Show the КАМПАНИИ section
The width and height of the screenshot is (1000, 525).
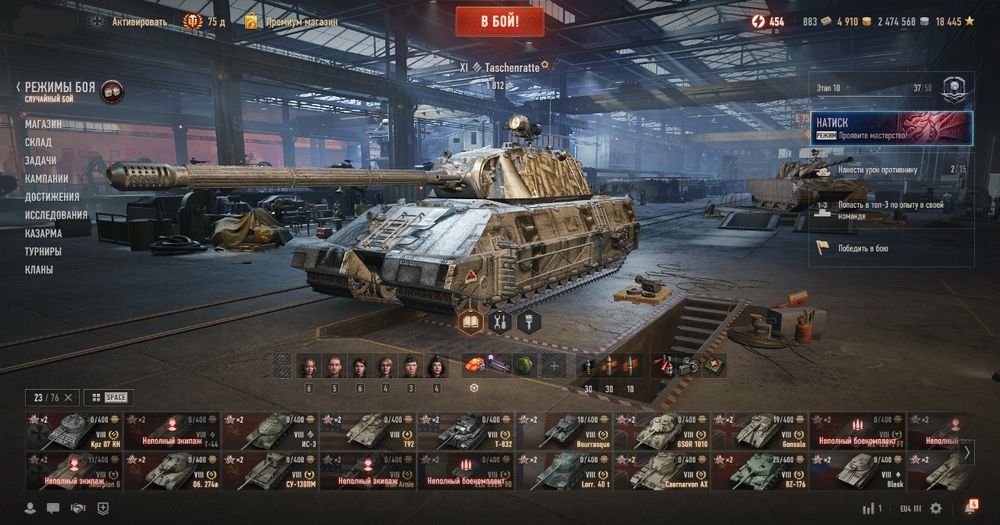(x=47, y=178)
